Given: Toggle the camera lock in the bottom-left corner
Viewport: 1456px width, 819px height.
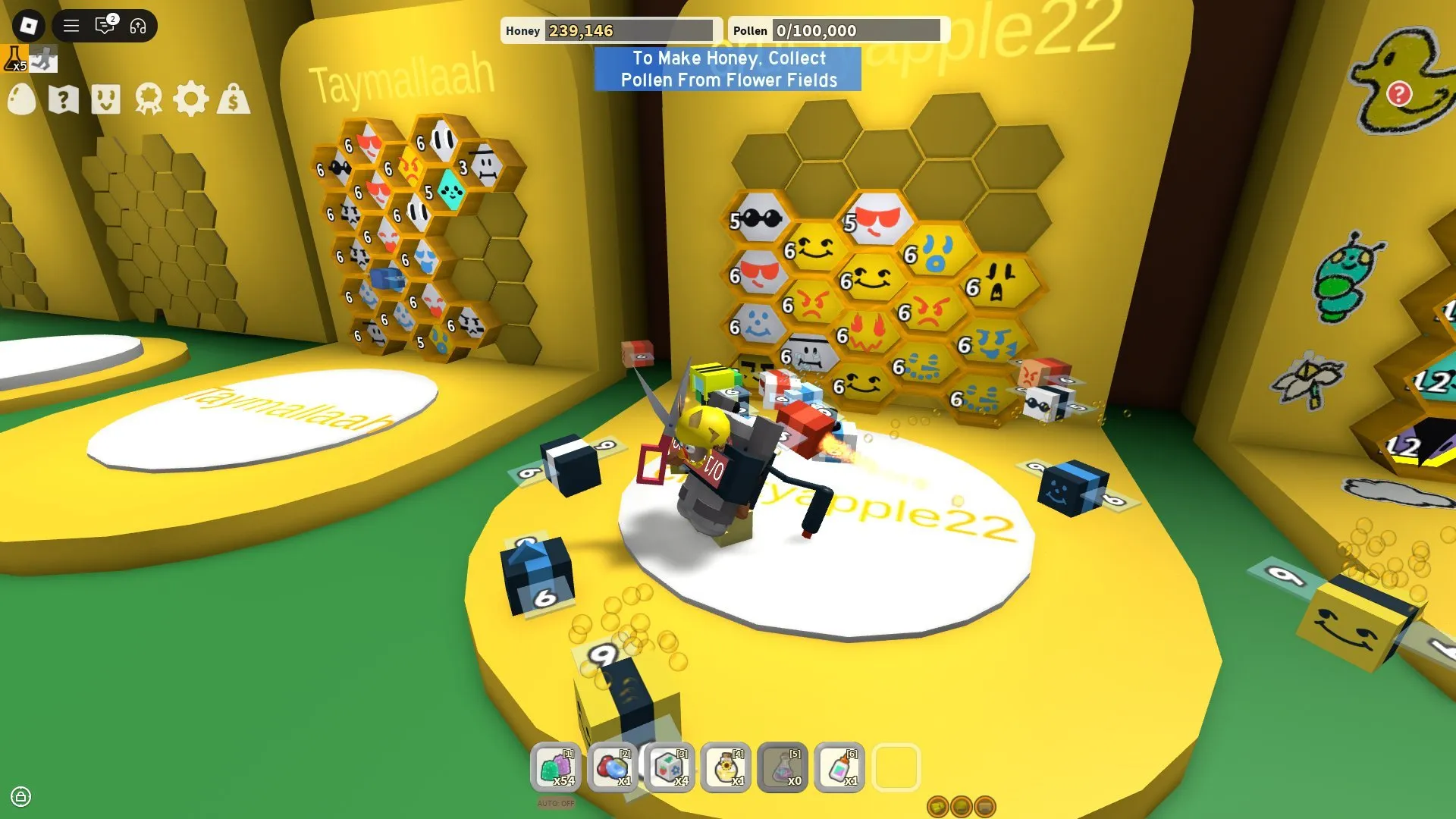Looking at the screenshot, I should pyautogui.click(x=20, y=798).
